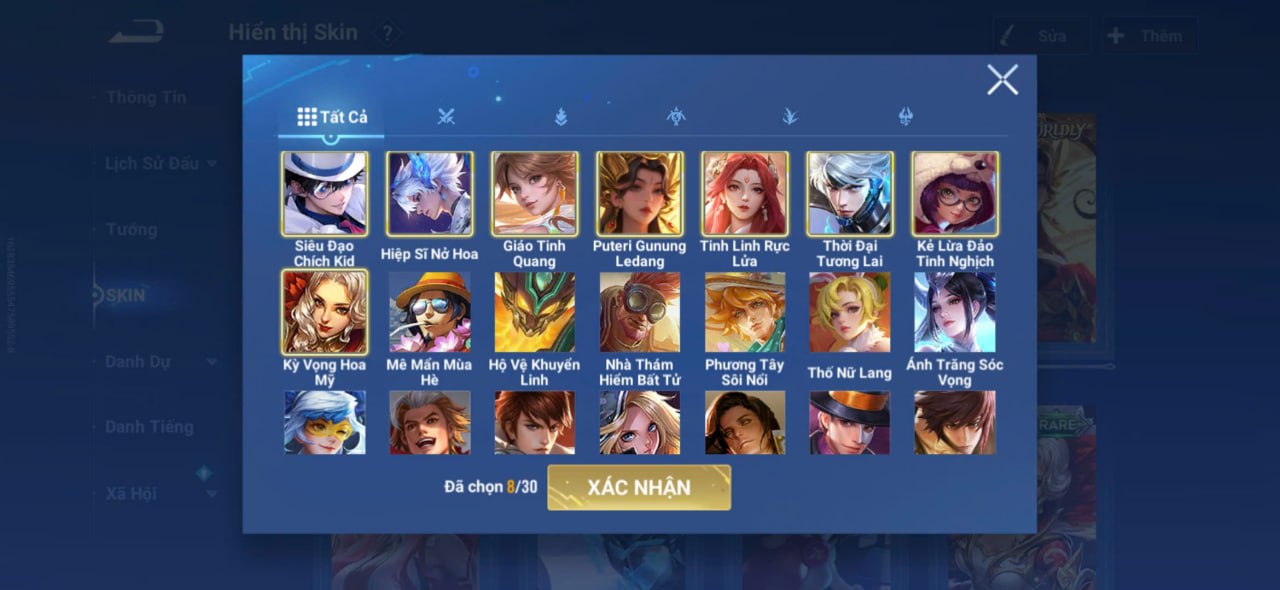This screenshot has height=590, width=1280.
Task: Choose the Mê Mẩn Mùa Hè skin
Action: 429,312
